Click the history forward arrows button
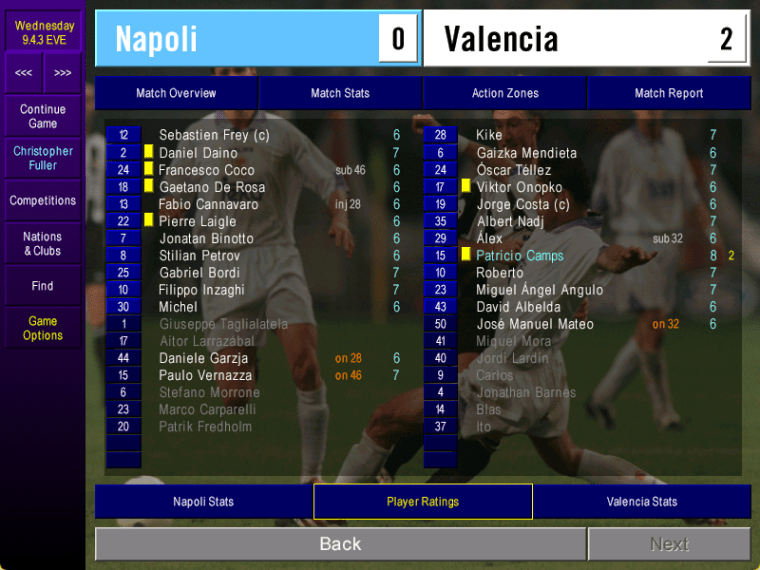 pos(63,73)
